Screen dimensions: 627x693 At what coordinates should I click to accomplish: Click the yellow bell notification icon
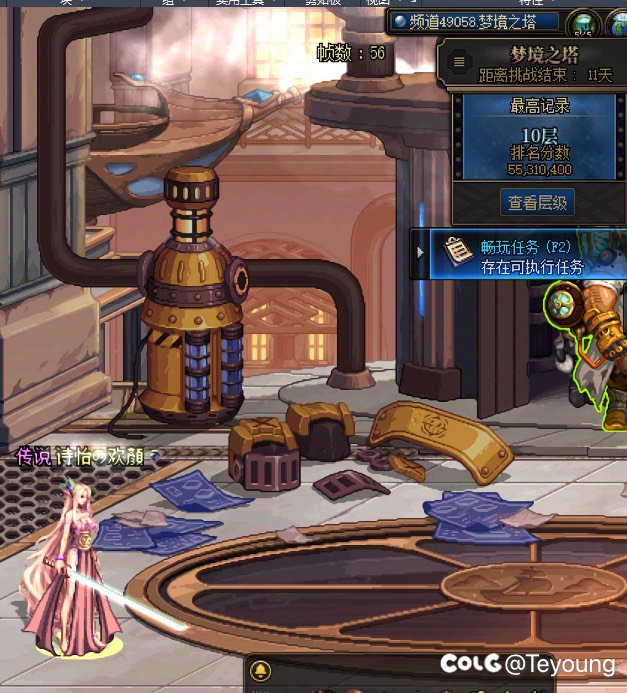click(x=261, y=669)
